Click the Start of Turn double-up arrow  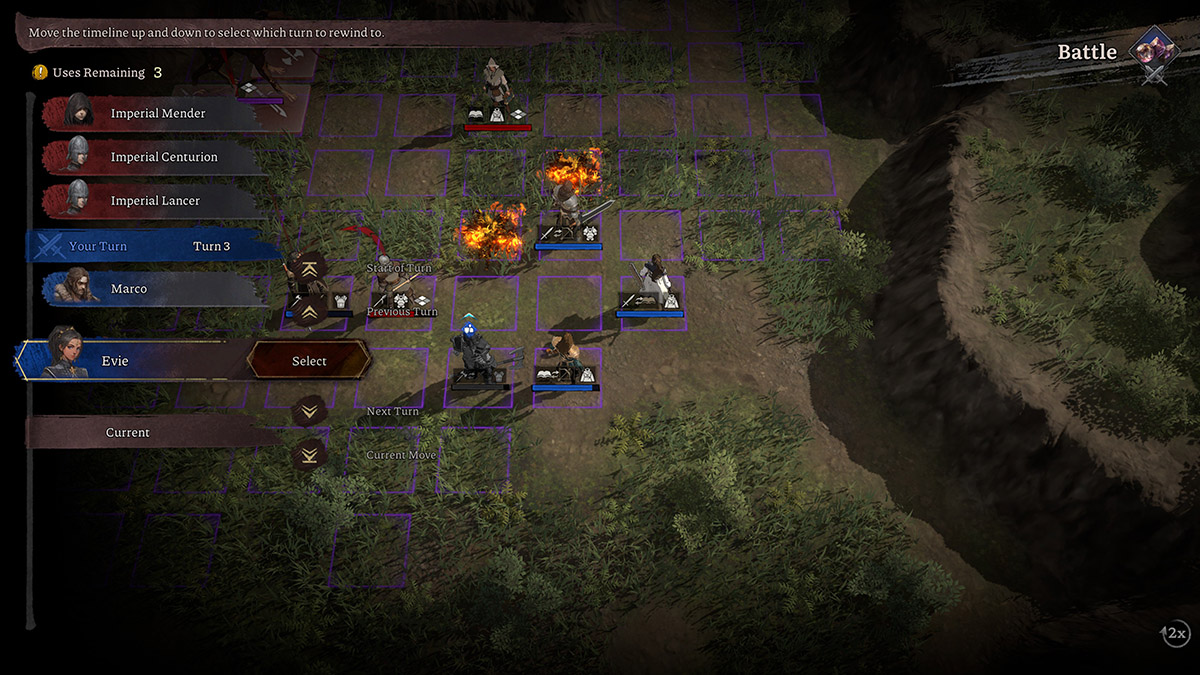309,268
